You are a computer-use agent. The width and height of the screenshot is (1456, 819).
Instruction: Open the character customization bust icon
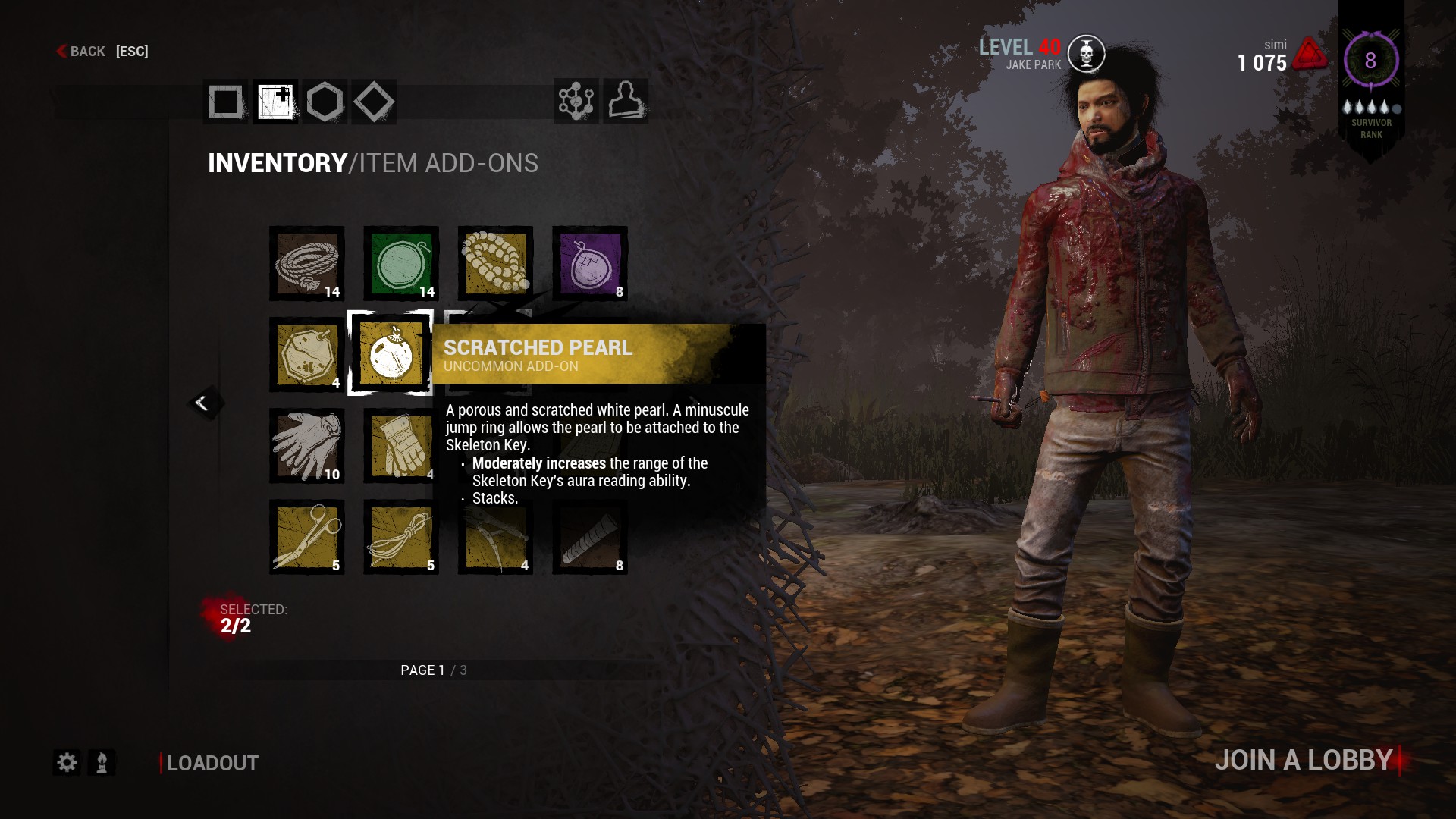[x=626, y=101]
